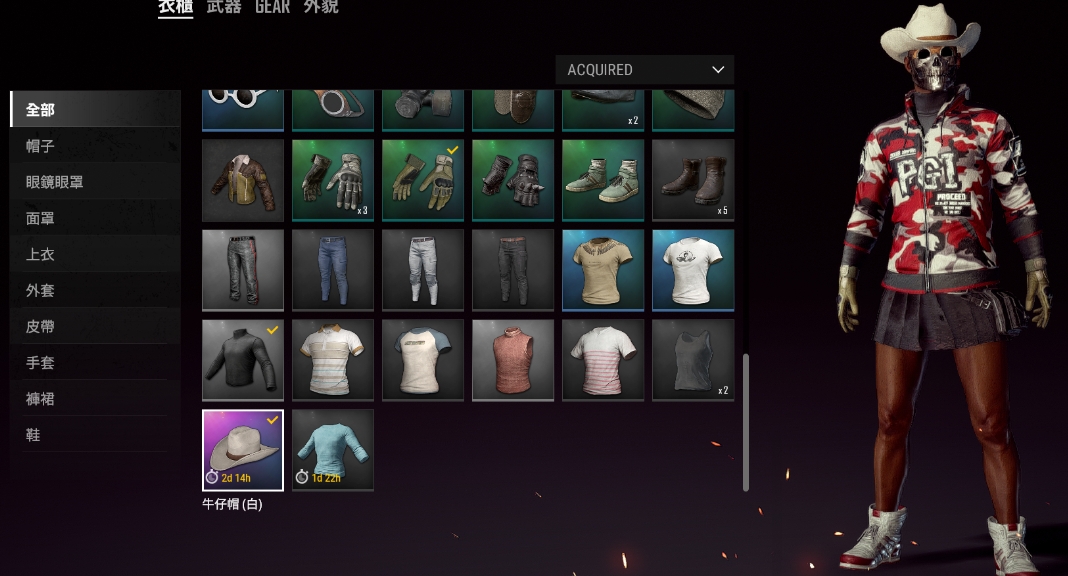Select the brown leather jacket item
The height and width of the screenshot is (576, 1068).
pos(243,180)
